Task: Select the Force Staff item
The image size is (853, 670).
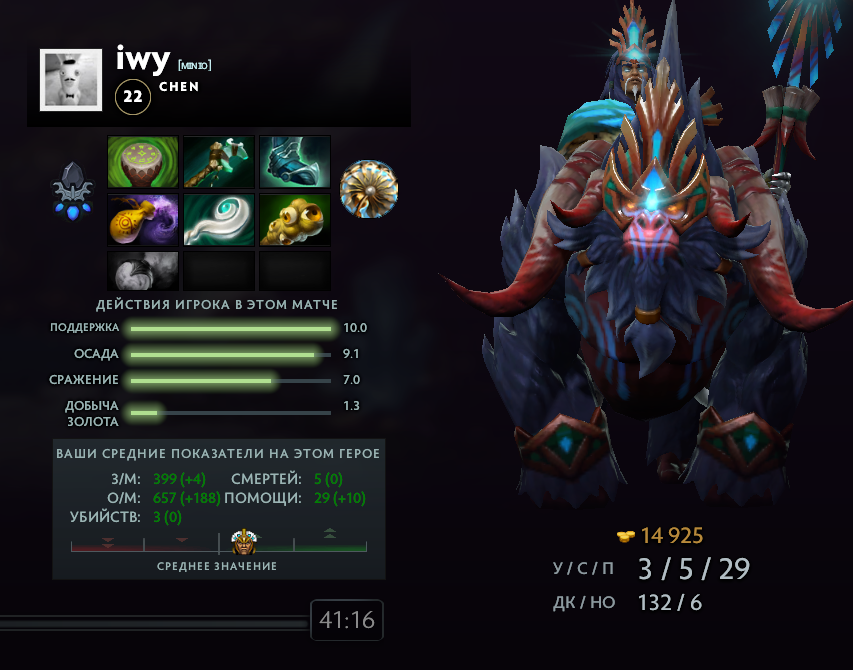Action: 219,220
